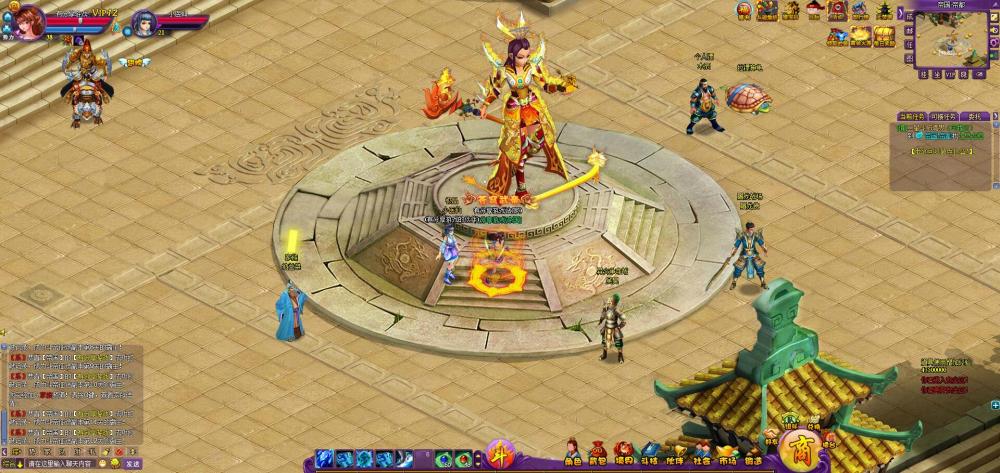This screenshot has height=473, width=1000.
Task: Click the VIP button below the minimap
Action: 951,74
